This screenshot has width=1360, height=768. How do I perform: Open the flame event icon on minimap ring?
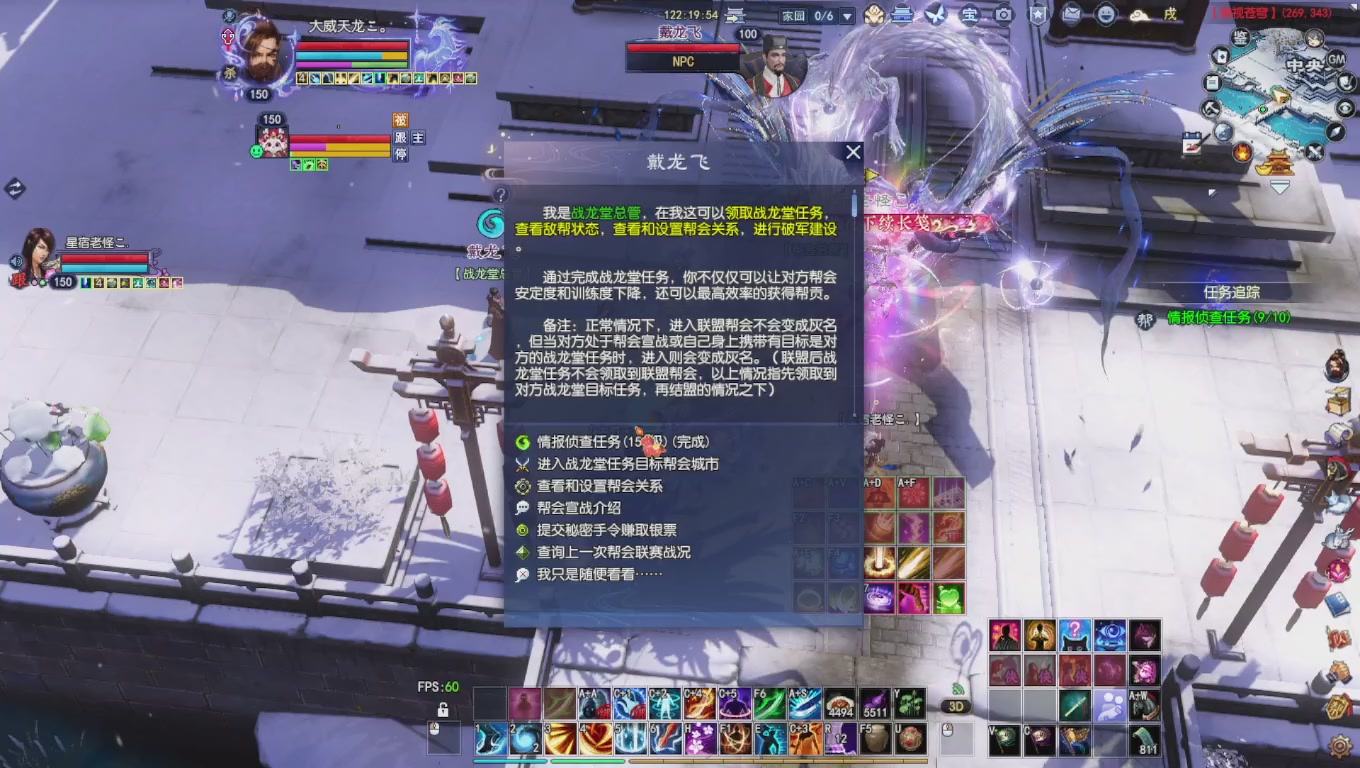coord(1242,153)
